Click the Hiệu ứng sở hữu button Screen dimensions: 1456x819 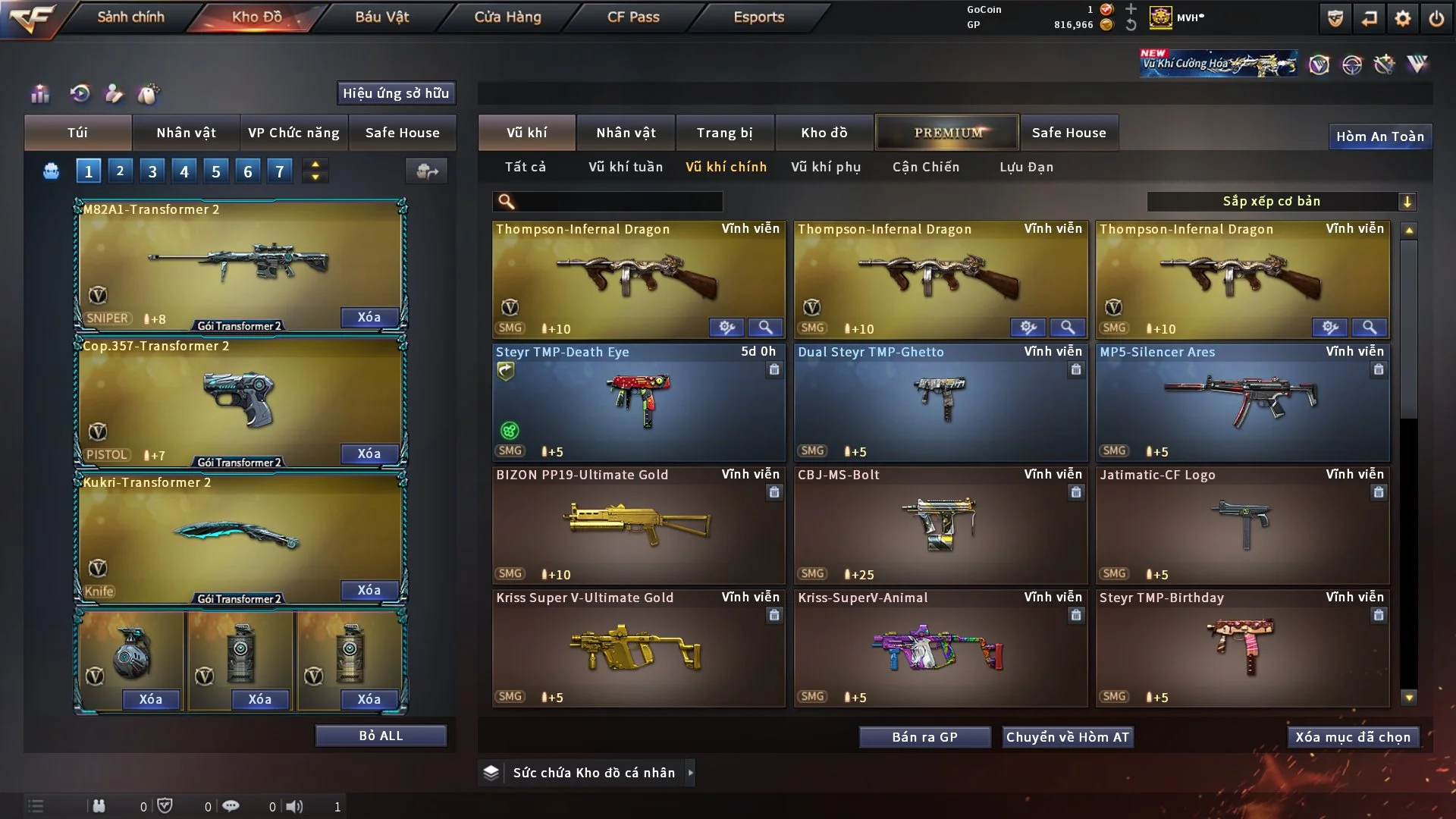coord(395,93)
